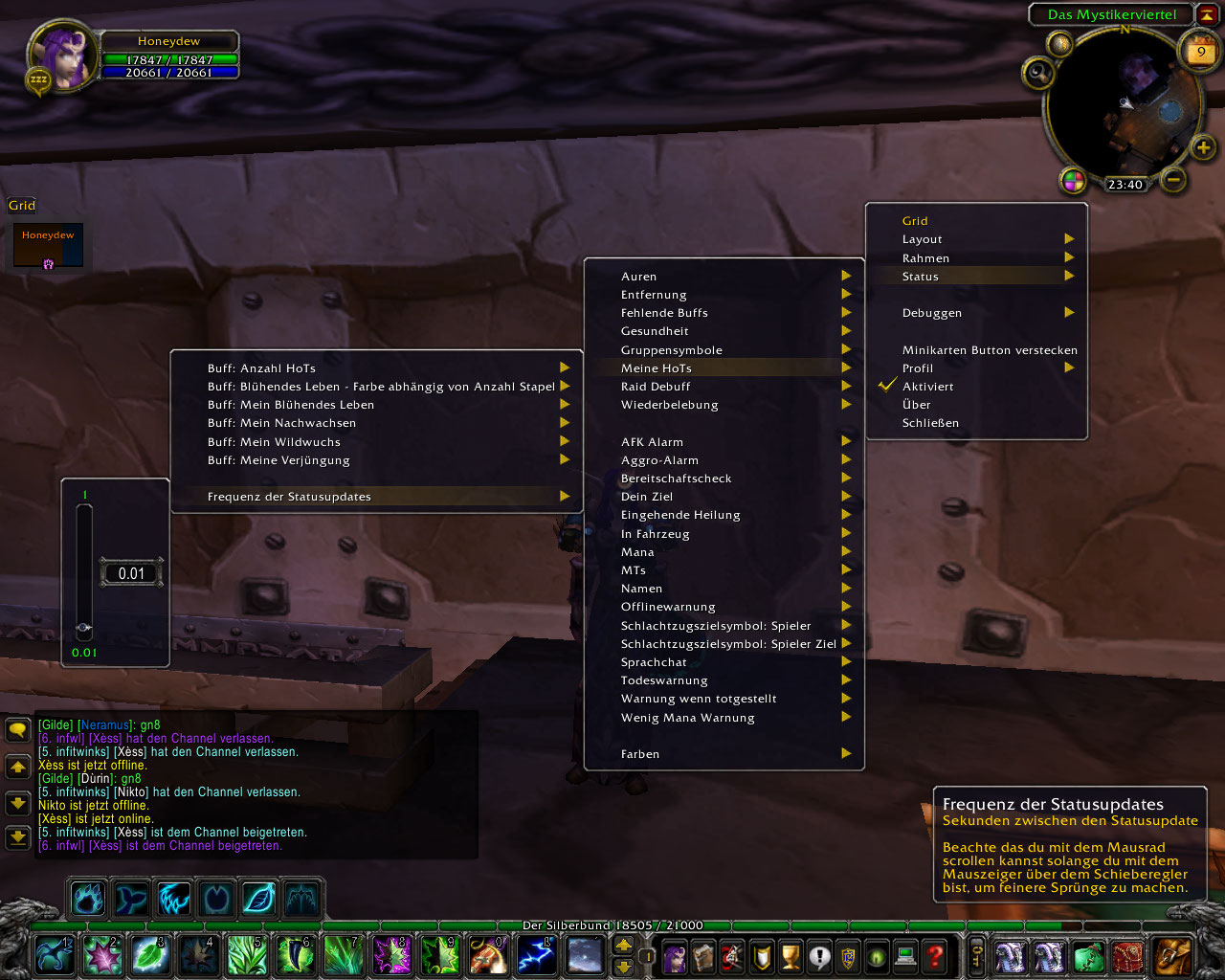The width and height of the screenshot is (1225, 980).
Task: Open the Raid Debuff submenu
Action: (x=656, y=387)
